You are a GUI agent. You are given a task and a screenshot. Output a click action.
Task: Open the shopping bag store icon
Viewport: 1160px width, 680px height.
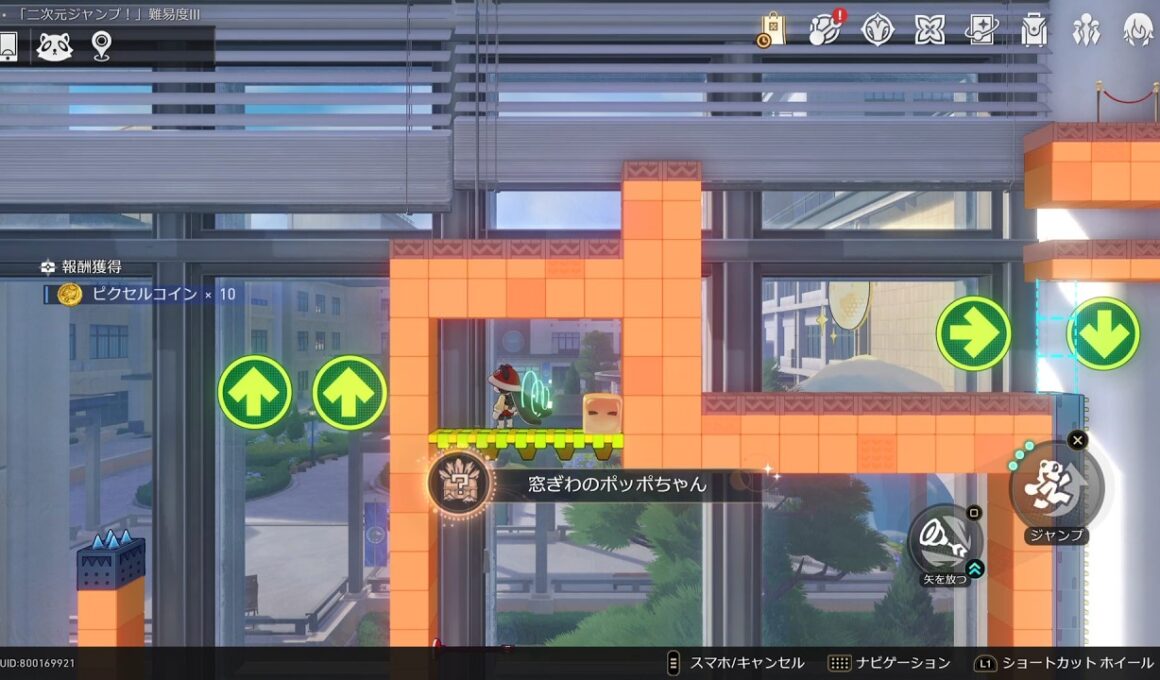(772, 29)
